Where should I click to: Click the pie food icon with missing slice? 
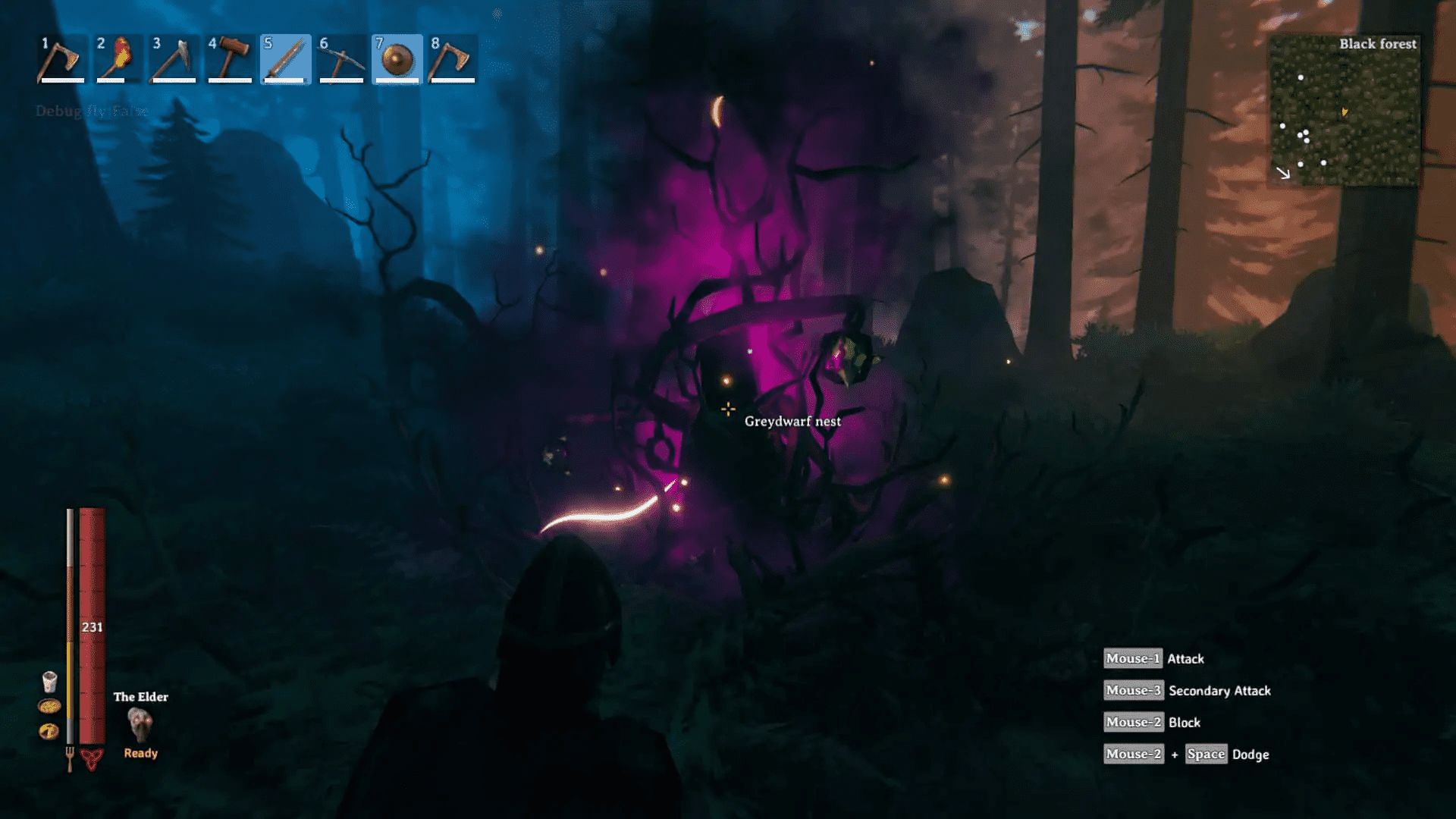point(49,731)
